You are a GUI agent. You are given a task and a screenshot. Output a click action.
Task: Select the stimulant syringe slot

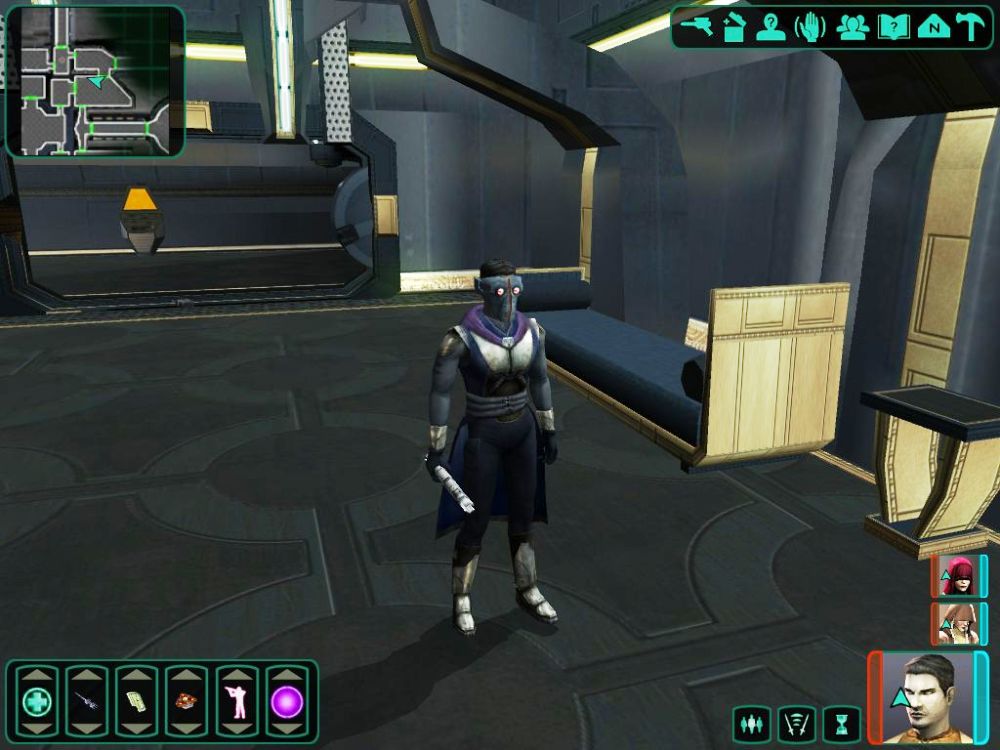pyautogui.click(x=87, y=702)
